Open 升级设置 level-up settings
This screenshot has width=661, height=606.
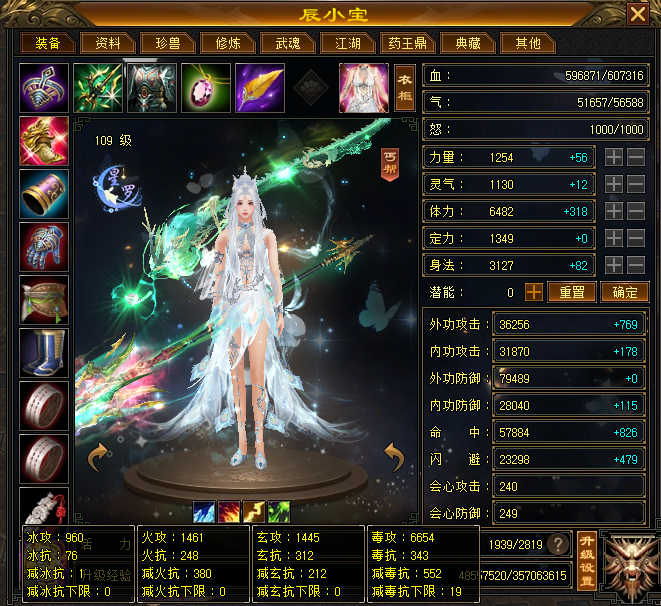click(586, 545)
